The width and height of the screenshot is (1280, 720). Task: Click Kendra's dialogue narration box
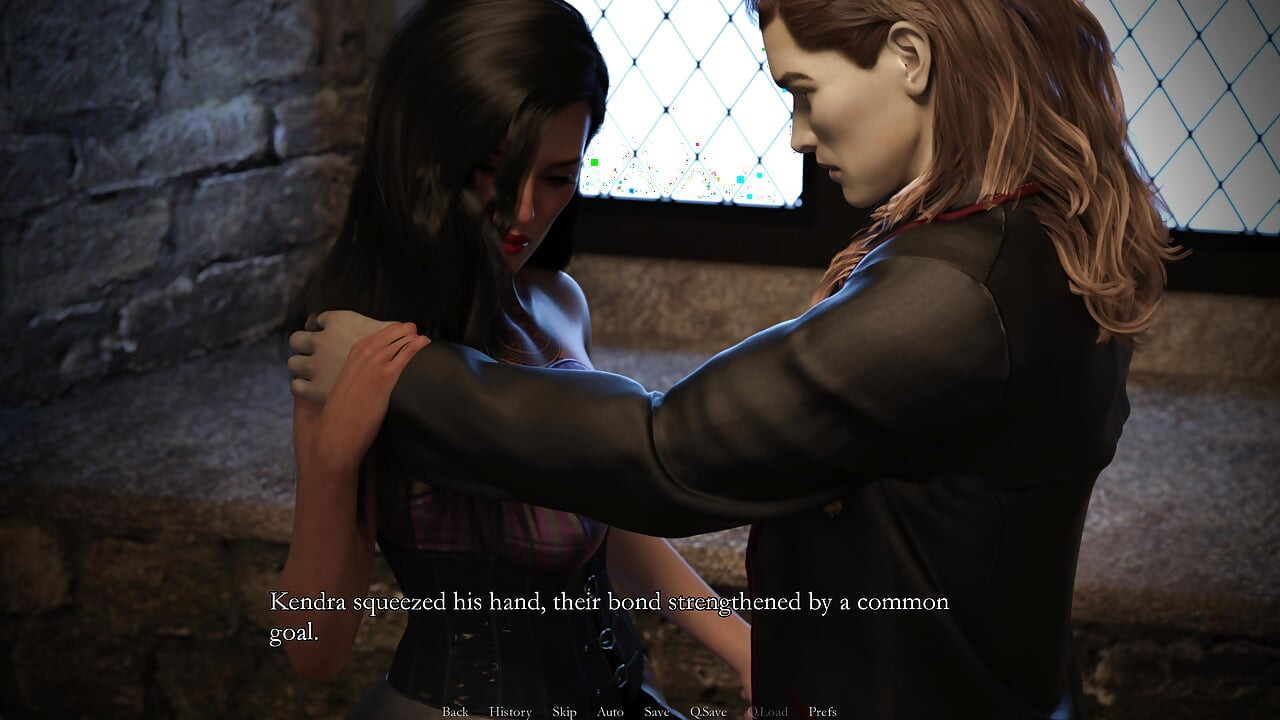click(x=610, y=615)
